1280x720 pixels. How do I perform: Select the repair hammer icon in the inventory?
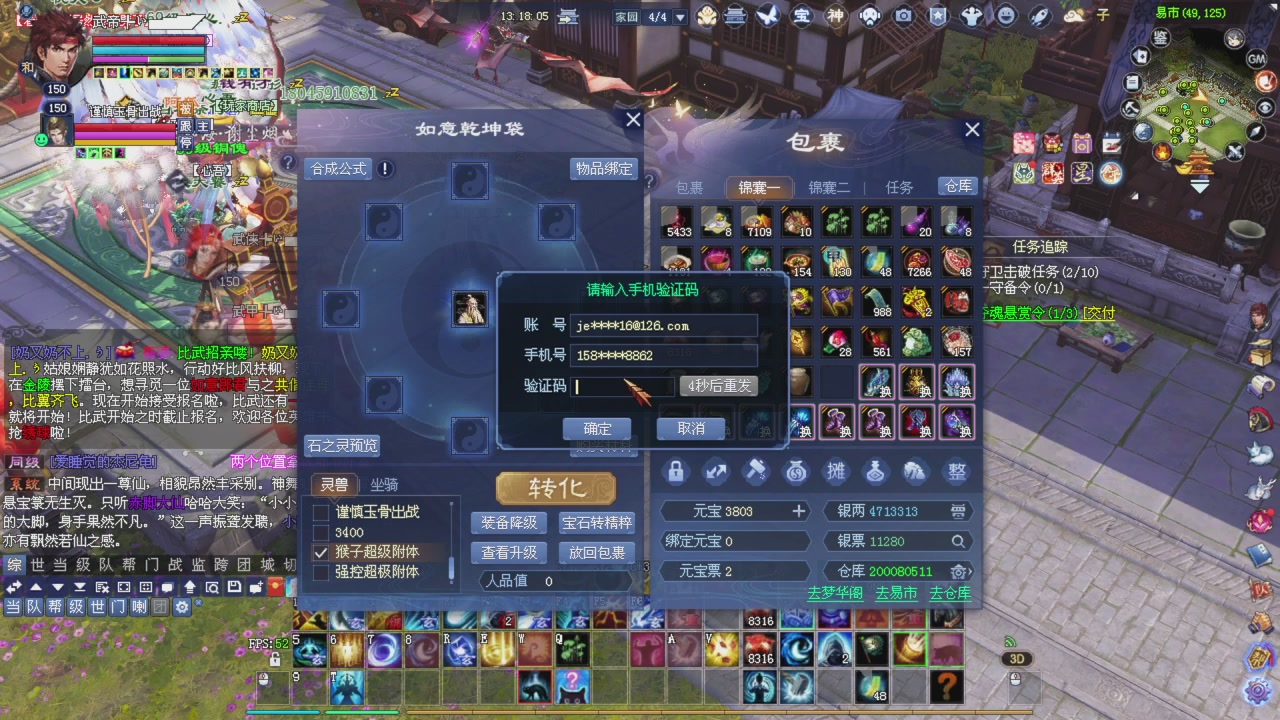(757, 470)
